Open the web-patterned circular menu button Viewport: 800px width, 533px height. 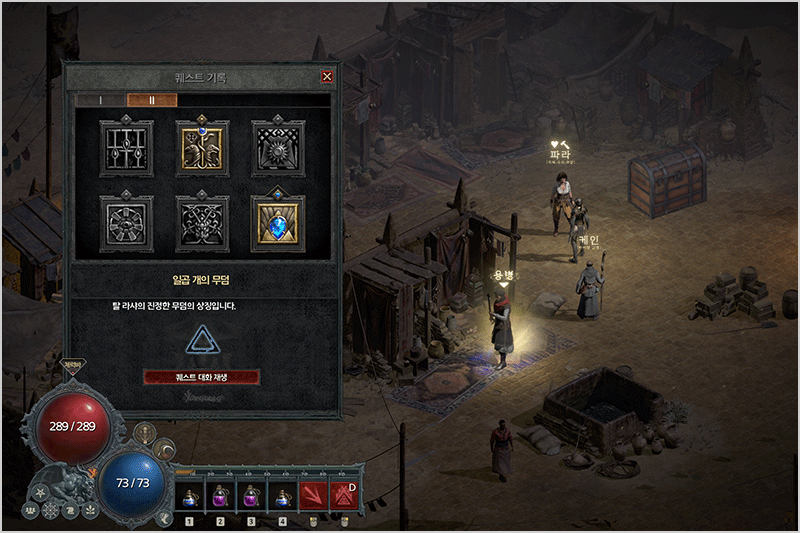pyautogui.click(x=50, y=512)
